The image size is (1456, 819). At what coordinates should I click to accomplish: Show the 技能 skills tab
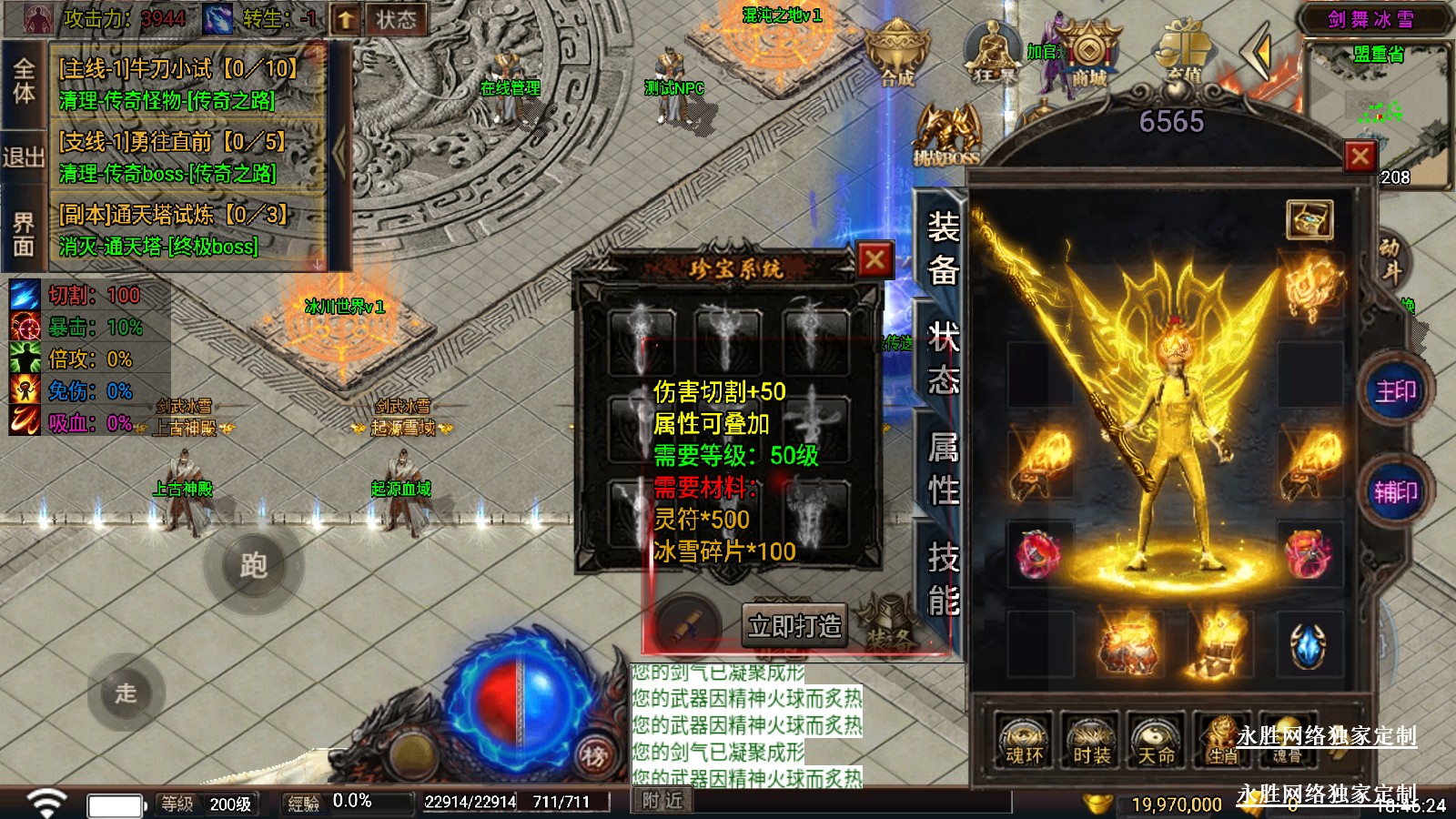click(942, 579)
